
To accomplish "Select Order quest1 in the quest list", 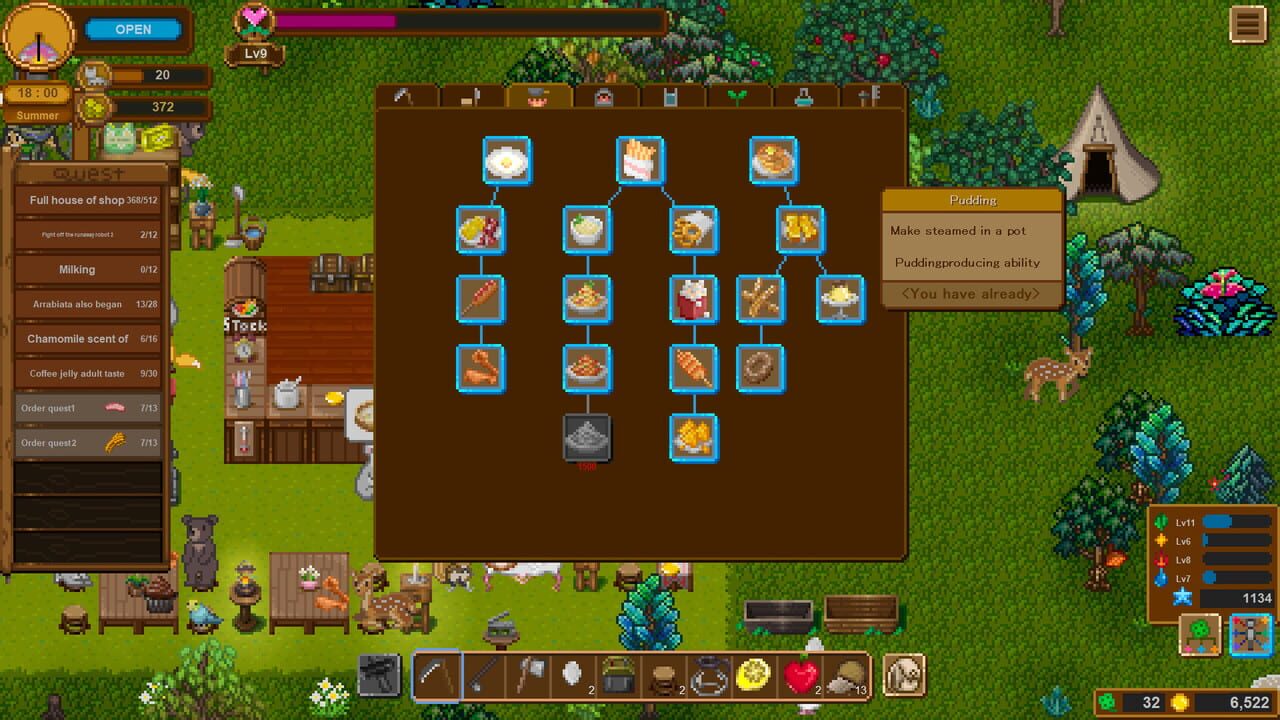I will coord(87,408).
